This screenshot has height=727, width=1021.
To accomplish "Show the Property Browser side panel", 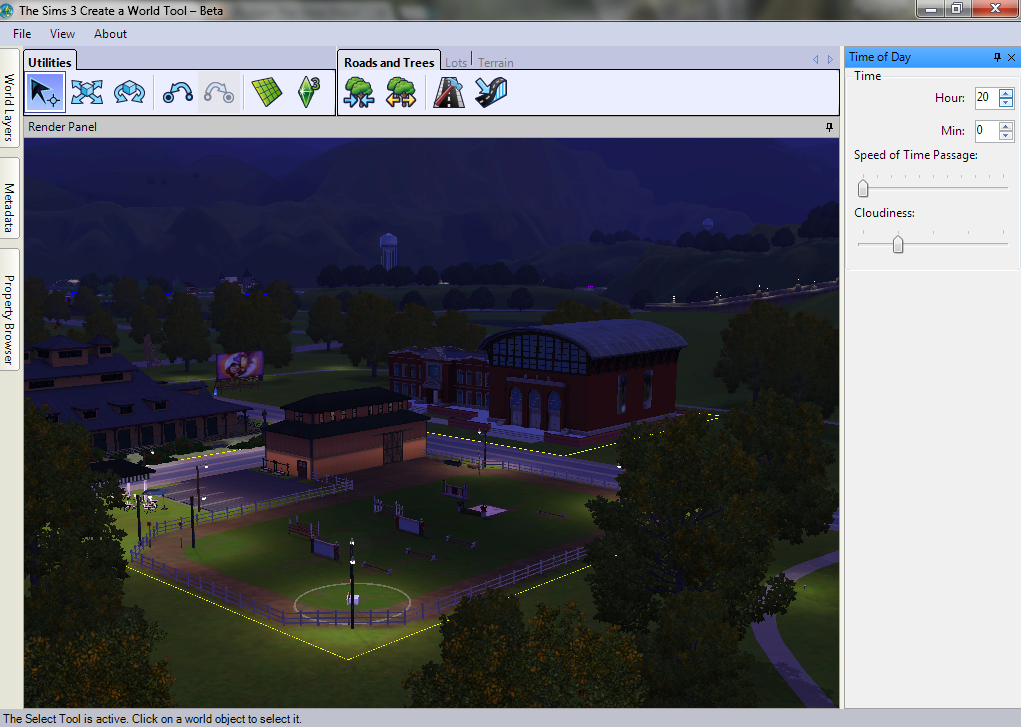I will pos(9,309).
